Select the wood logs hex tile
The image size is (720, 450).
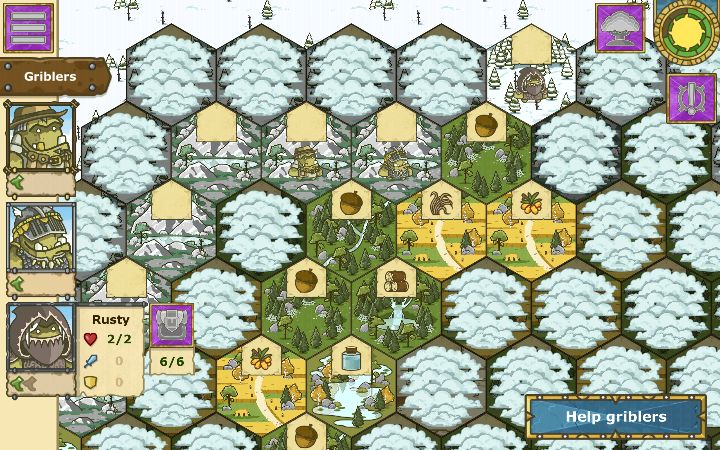click(x=397, y=300)
